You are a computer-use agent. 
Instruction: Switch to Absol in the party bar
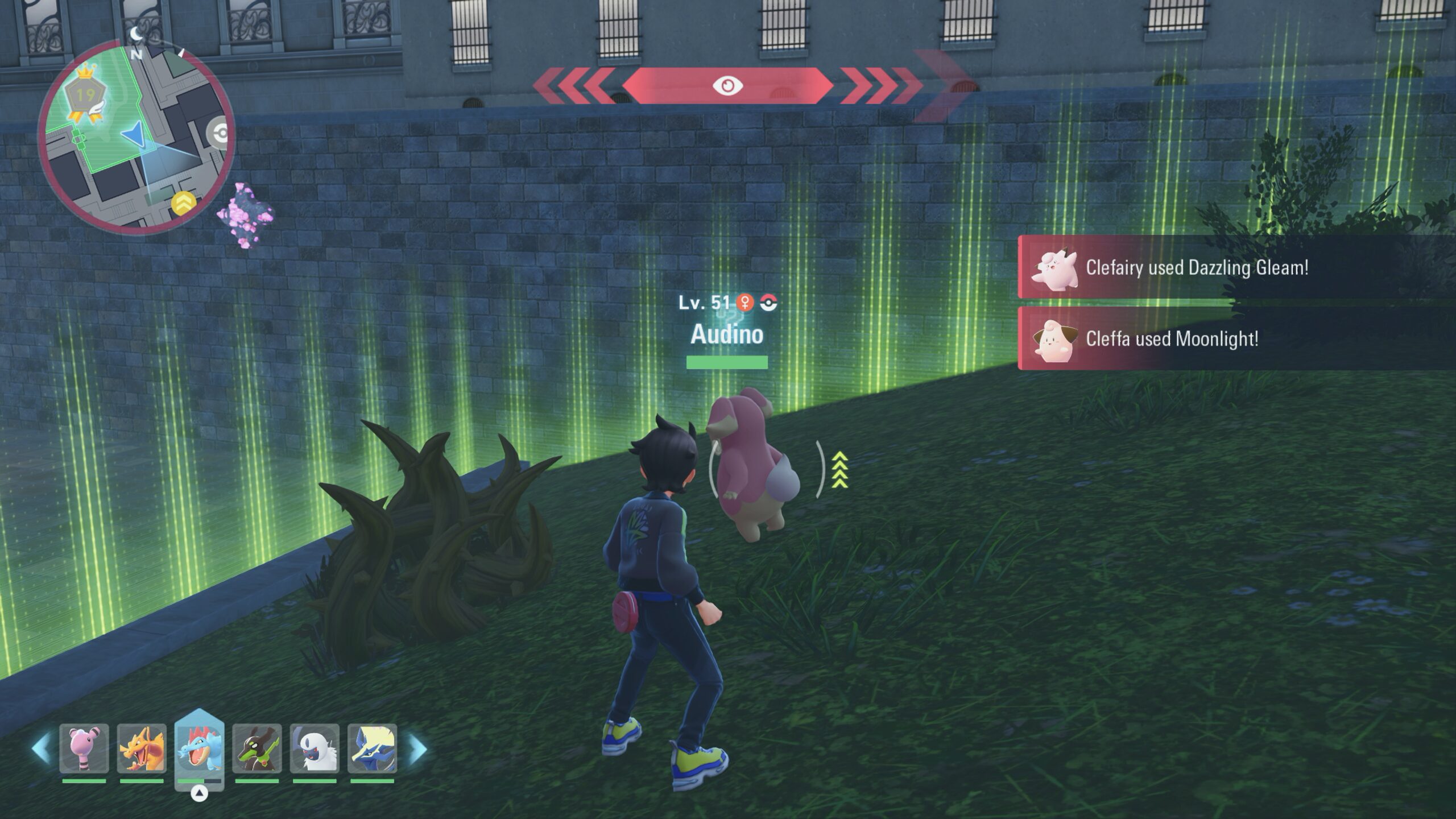315,748
